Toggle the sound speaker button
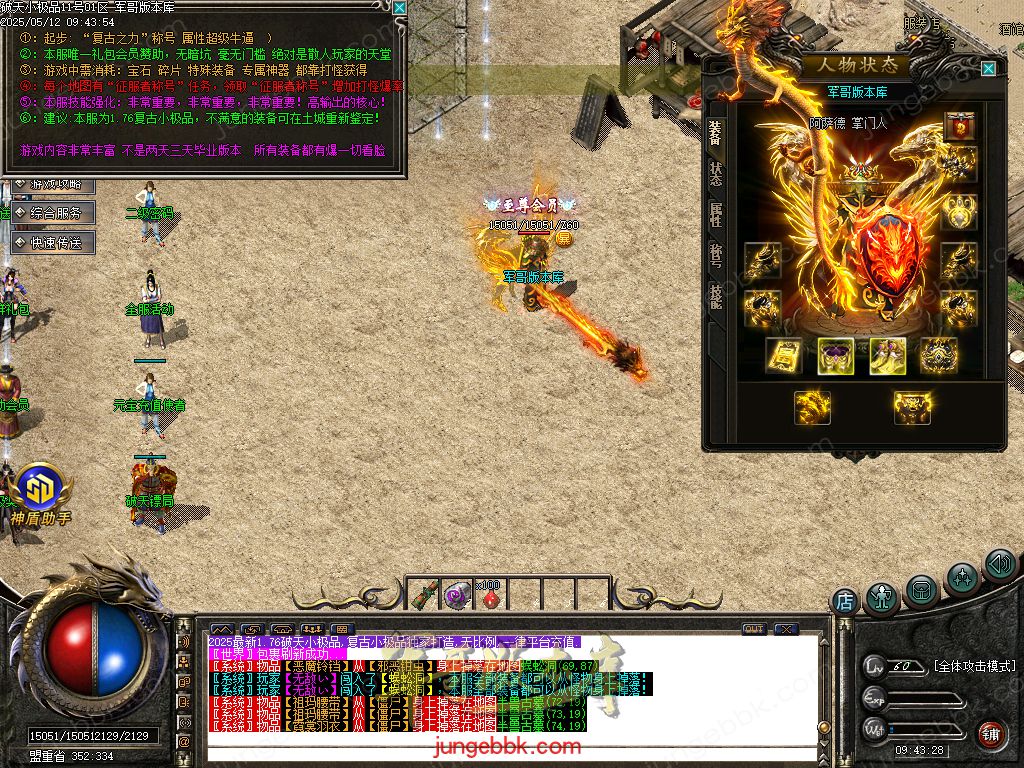The width and height of the screenshot is (1024, 768). pyautogui.click(x=999, y=565)
